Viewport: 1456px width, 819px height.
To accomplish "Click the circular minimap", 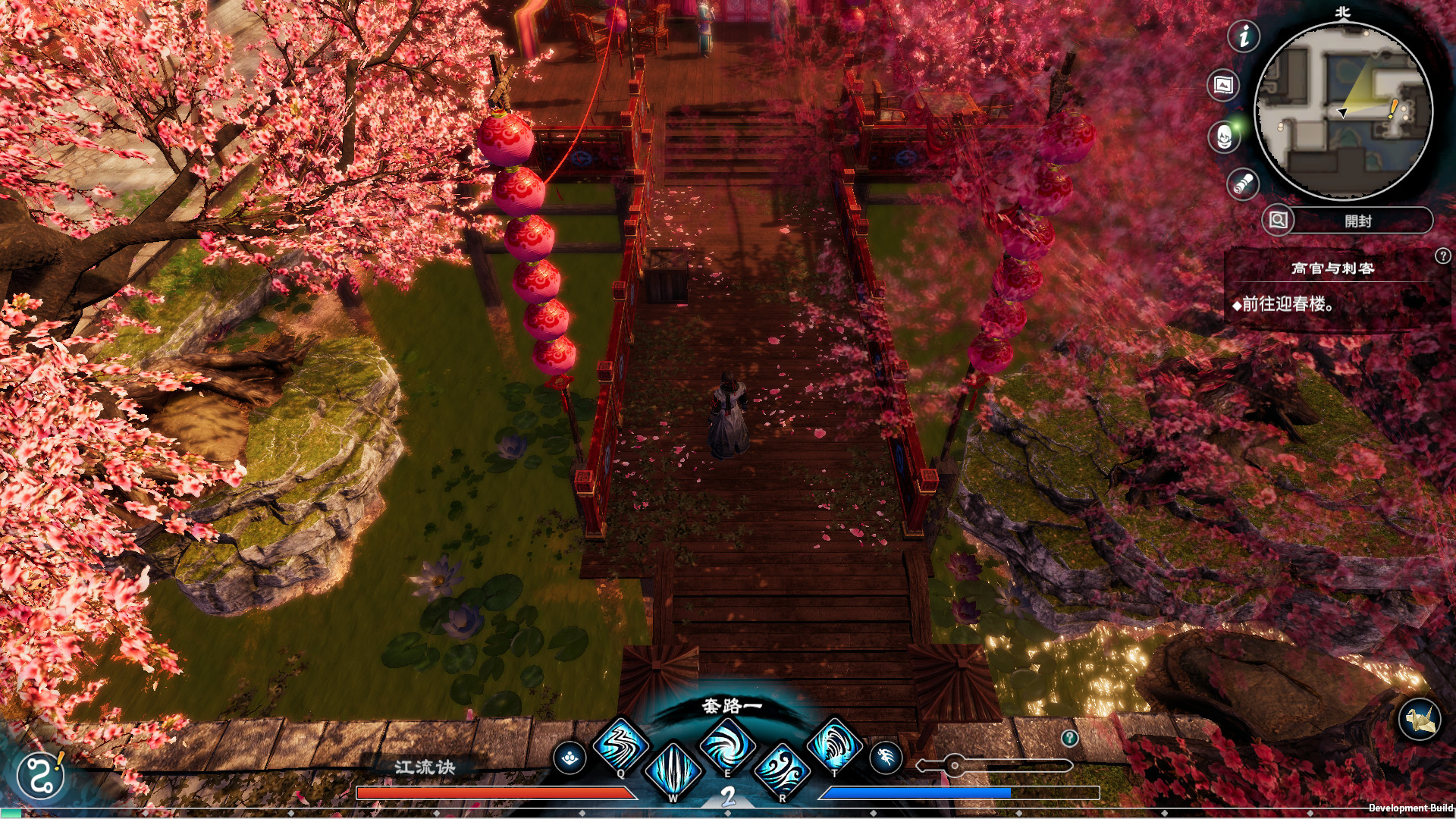I will pyautogui.click(x=1343, y=111).
